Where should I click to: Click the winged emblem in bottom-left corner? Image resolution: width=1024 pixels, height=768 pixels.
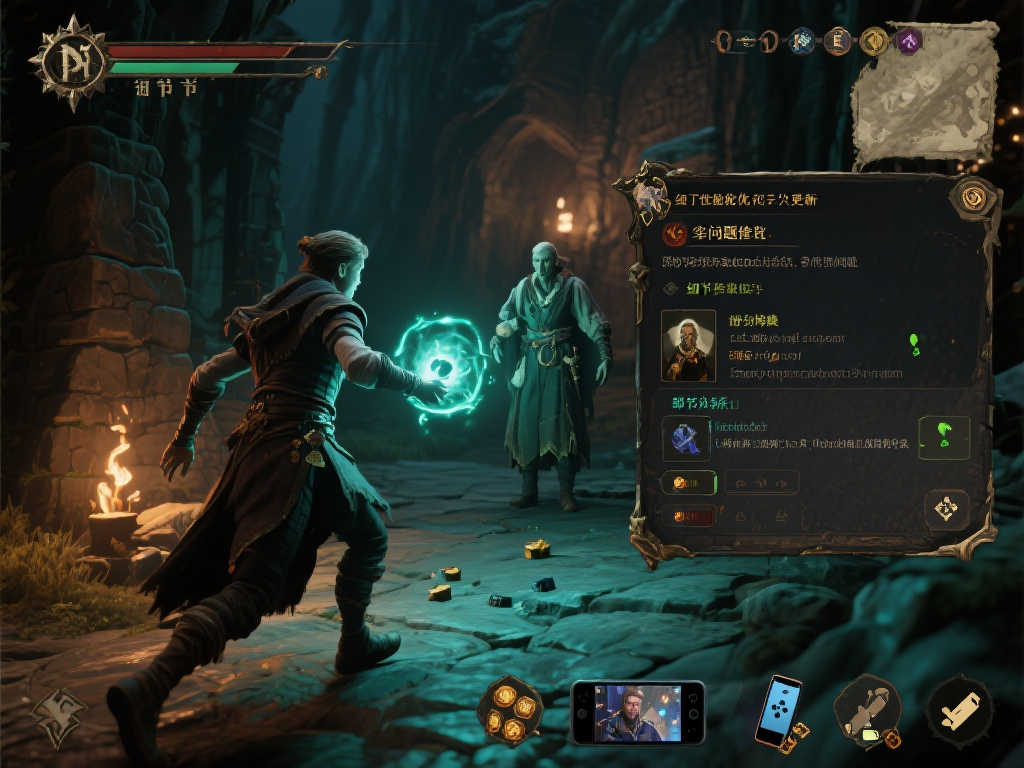(x=60, y=714)
